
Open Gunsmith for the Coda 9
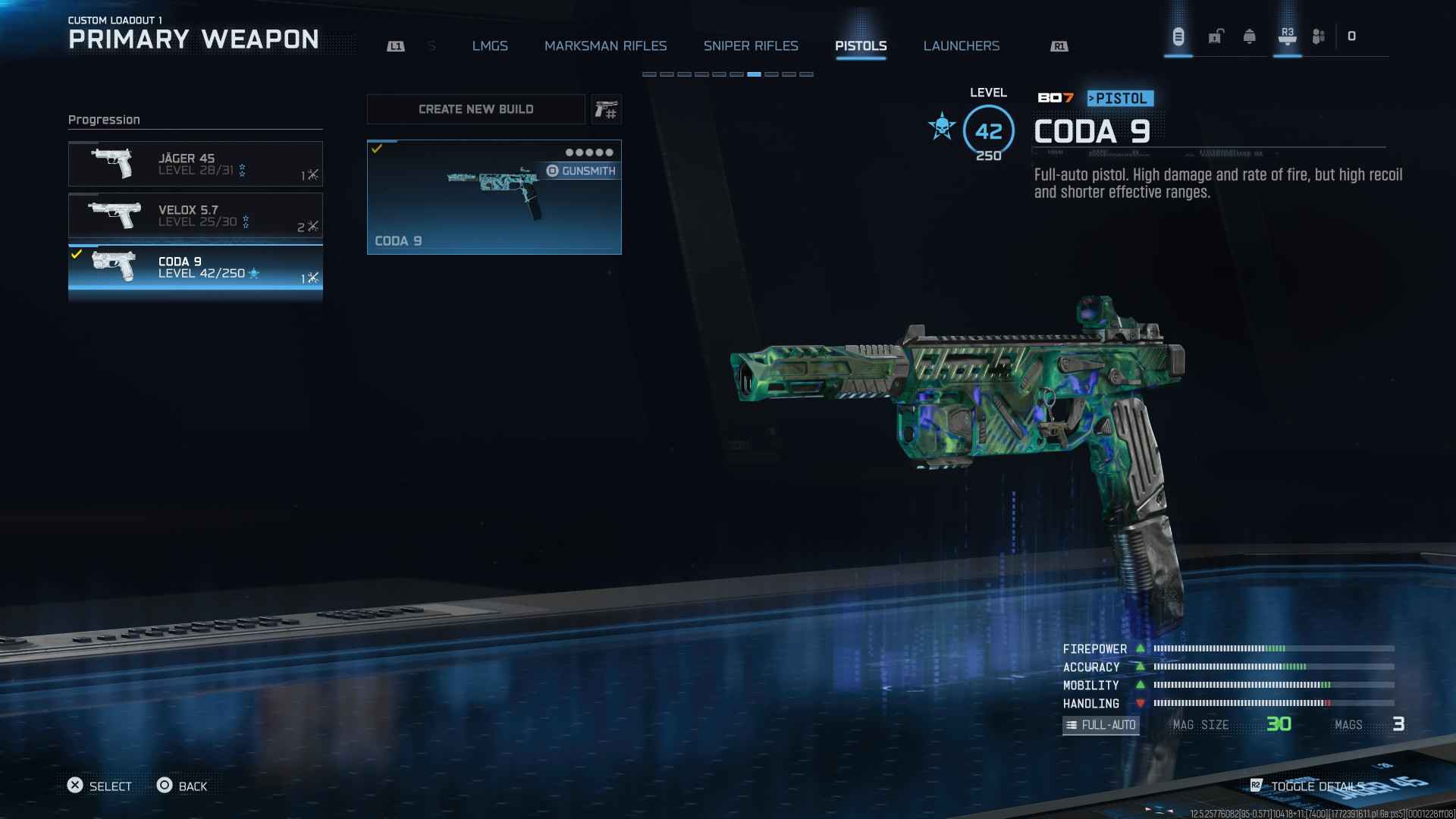(582, 171)
